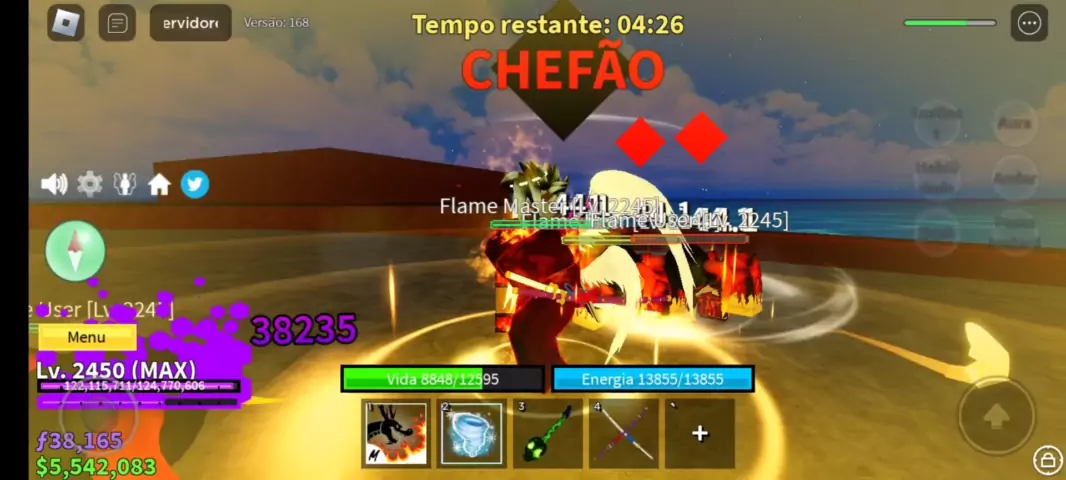Open the yellow Menu button
The width and height of the screenshot is (1066, 480).
coord(86,338)
